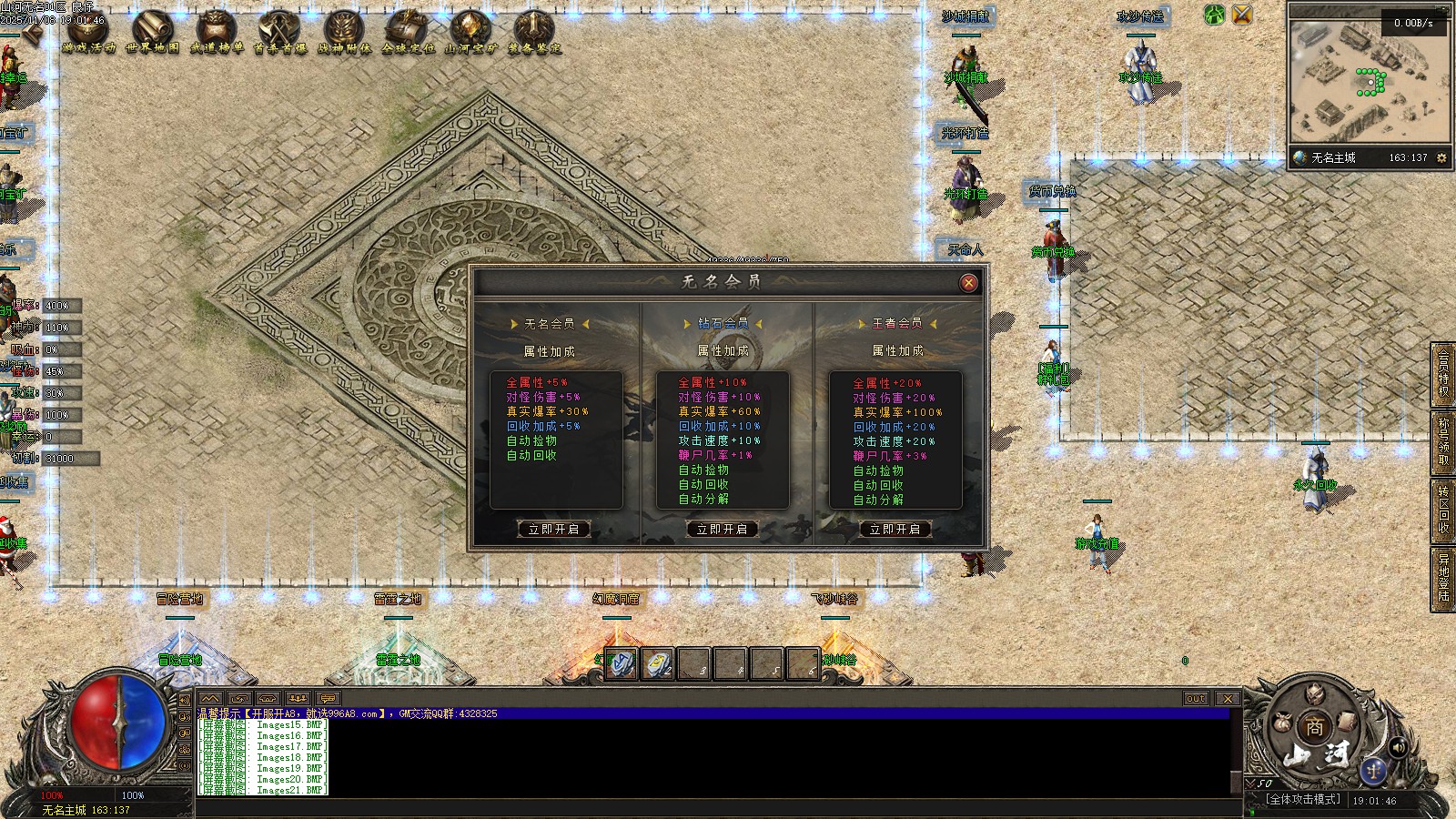Activate 钻石会员 with its 立即开启 button
Screen dimensions: 1456x819
pos(722,529)
